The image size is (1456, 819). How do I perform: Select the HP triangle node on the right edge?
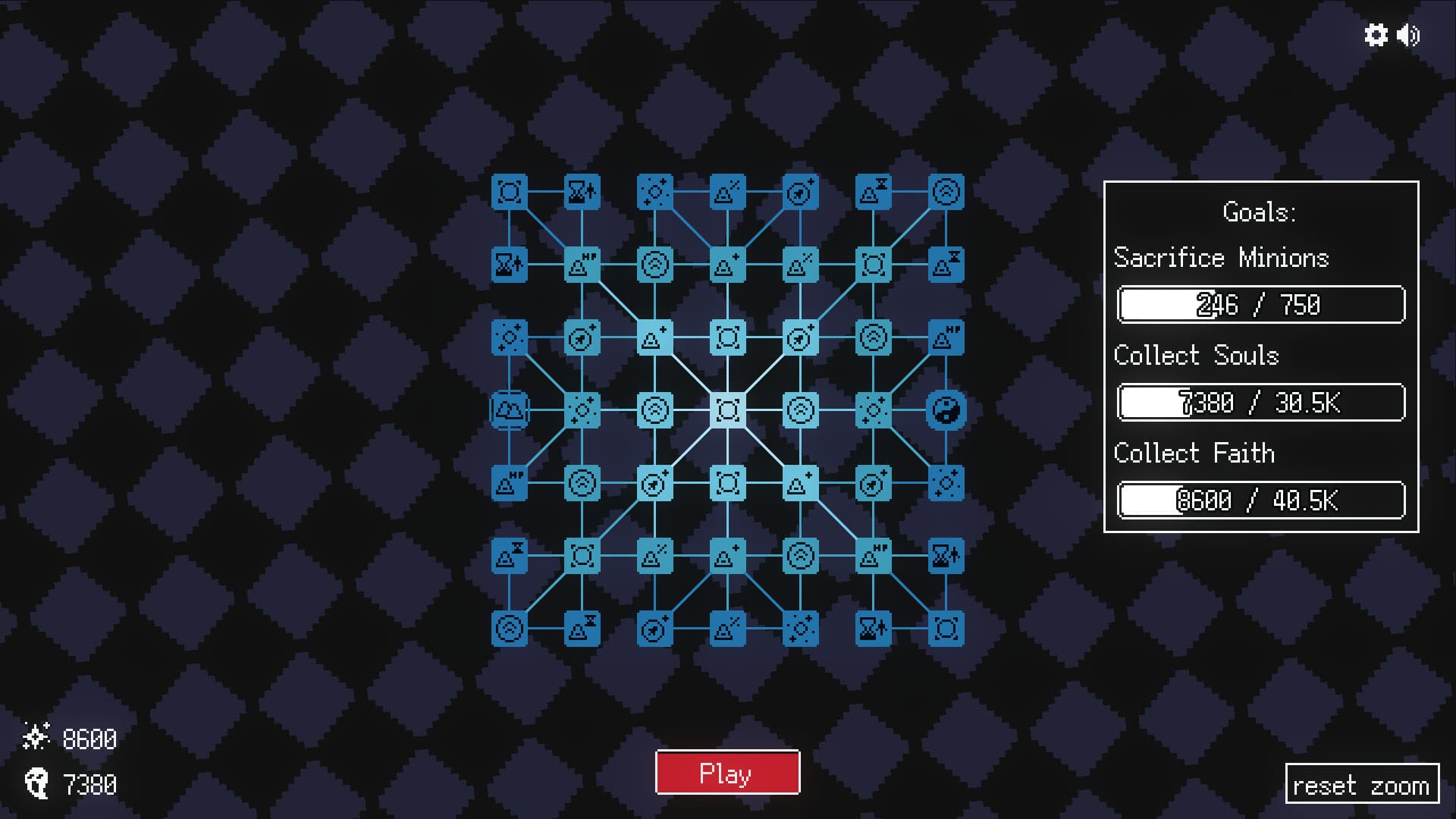[945, 337]
